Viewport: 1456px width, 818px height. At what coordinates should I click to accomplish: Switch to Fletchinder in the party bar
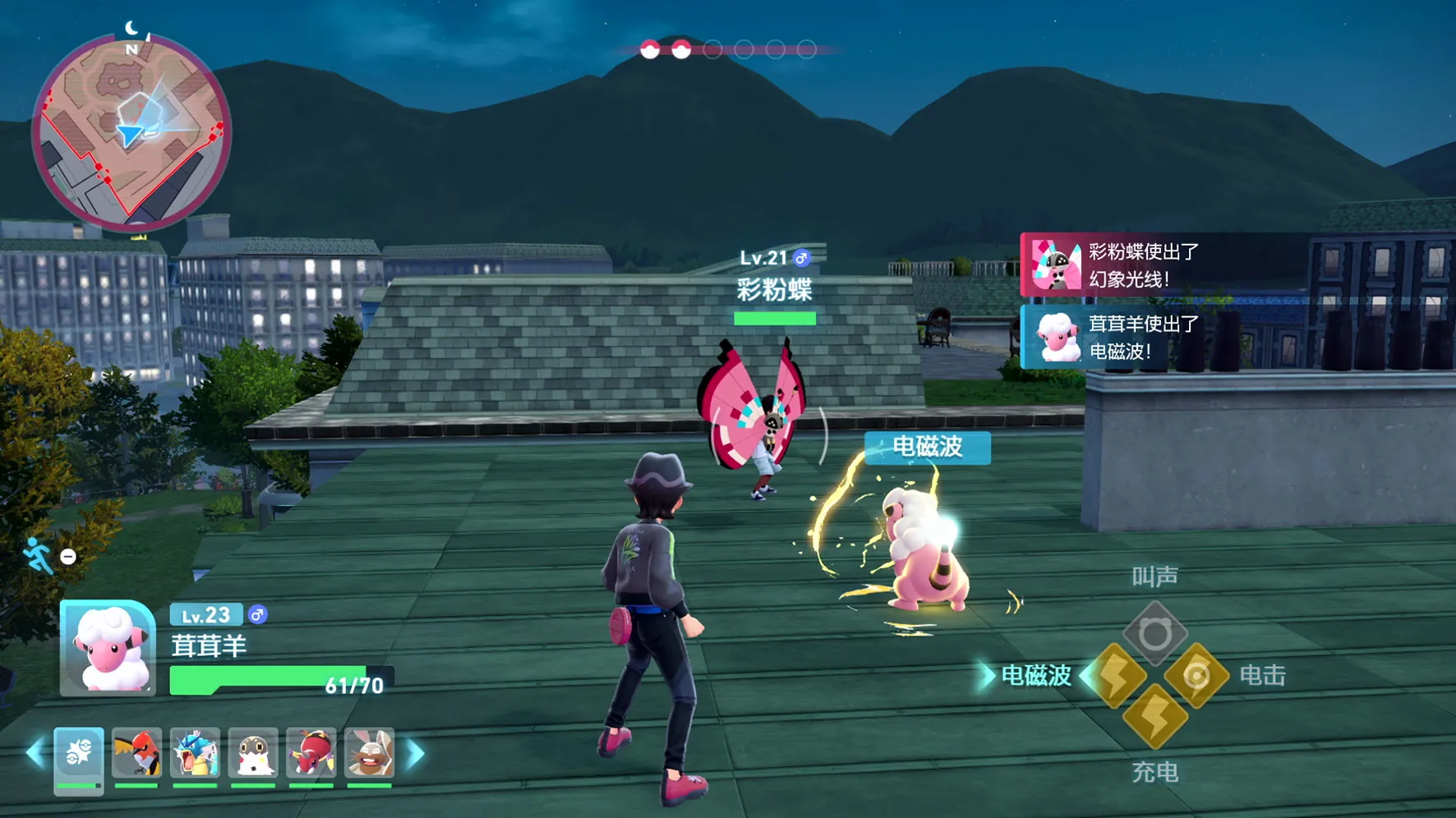click(x=136, y=753)
